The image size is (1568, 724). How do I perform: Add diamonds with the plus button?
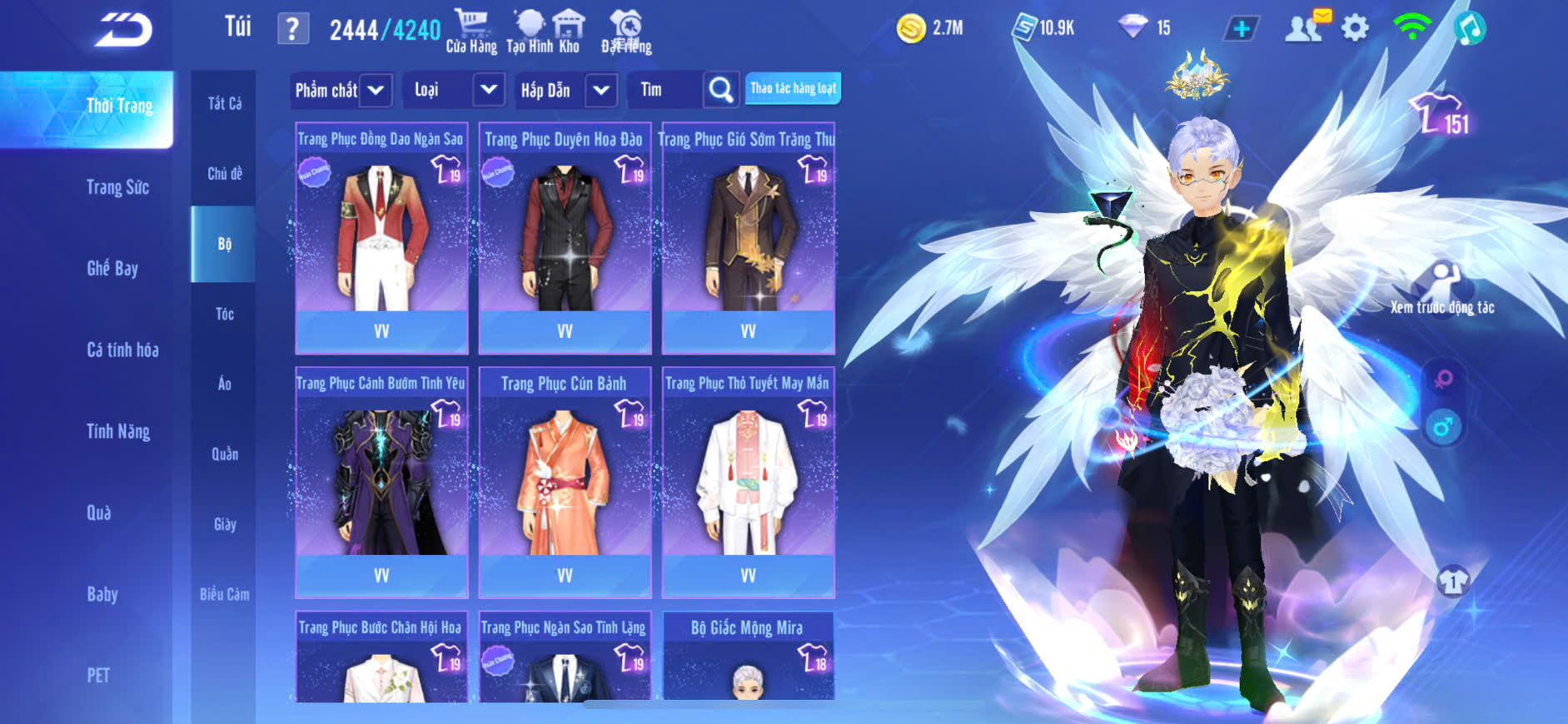coord(1241,28)
